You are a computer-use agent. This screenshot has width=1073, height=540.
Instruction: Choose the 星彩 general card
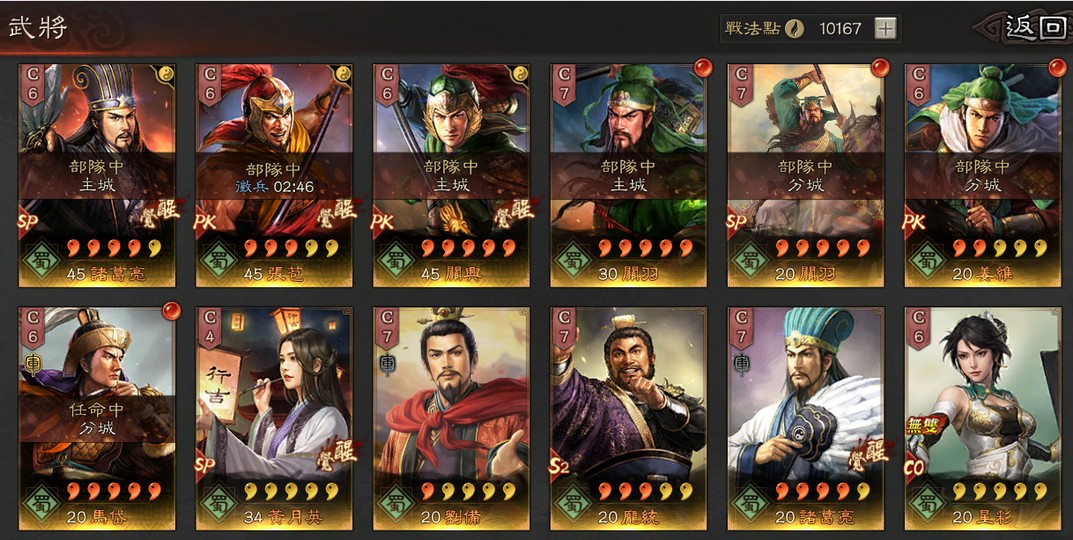[982, 418]
